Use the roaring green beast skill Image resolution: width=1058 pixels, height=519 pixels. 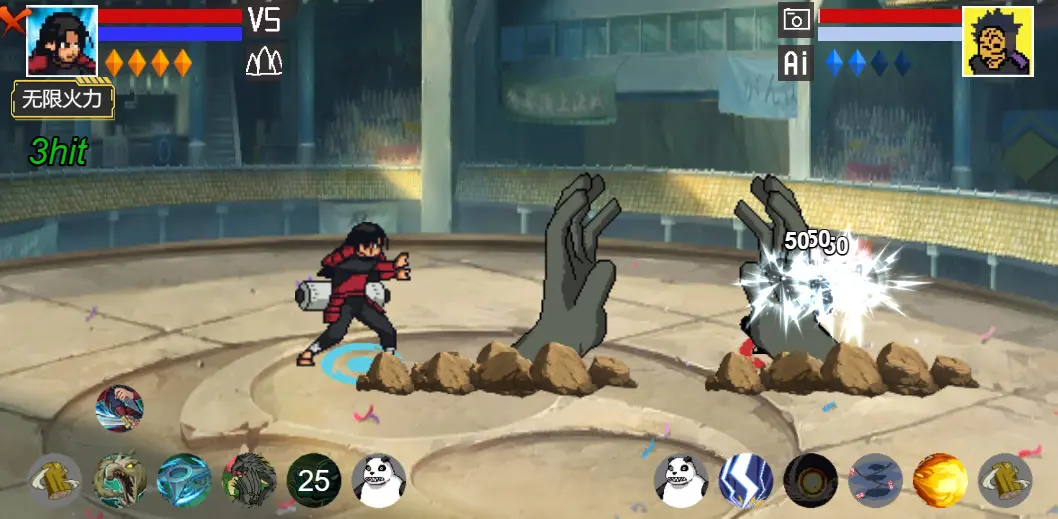click(x=120, y=481)
